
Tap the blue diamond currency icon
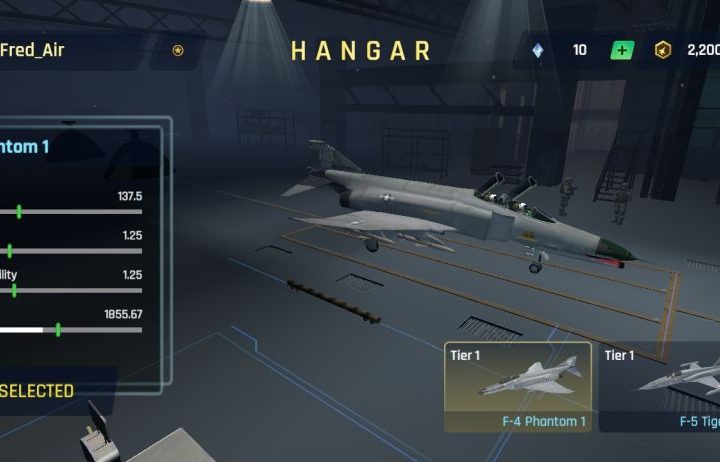coord(539,50)
